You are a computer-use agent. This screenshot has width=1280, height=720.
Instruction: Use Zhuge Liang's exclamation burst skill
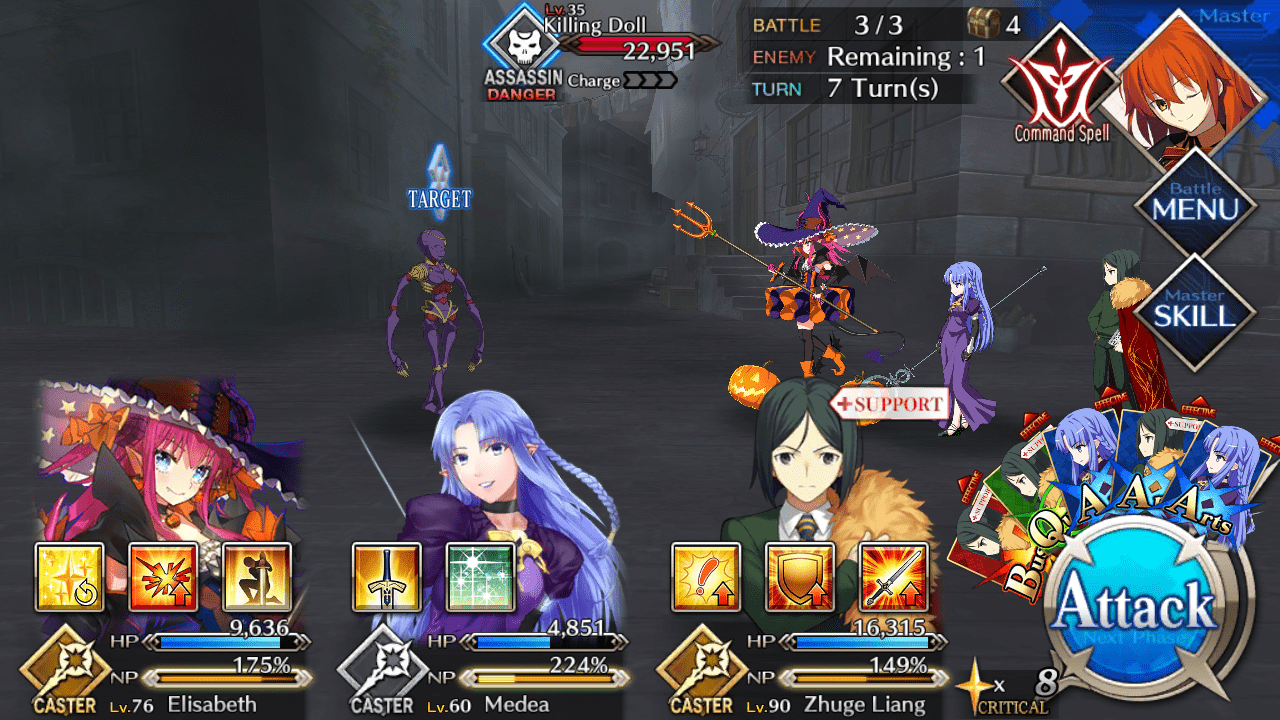pyautogui.click(x=706, y=577)
